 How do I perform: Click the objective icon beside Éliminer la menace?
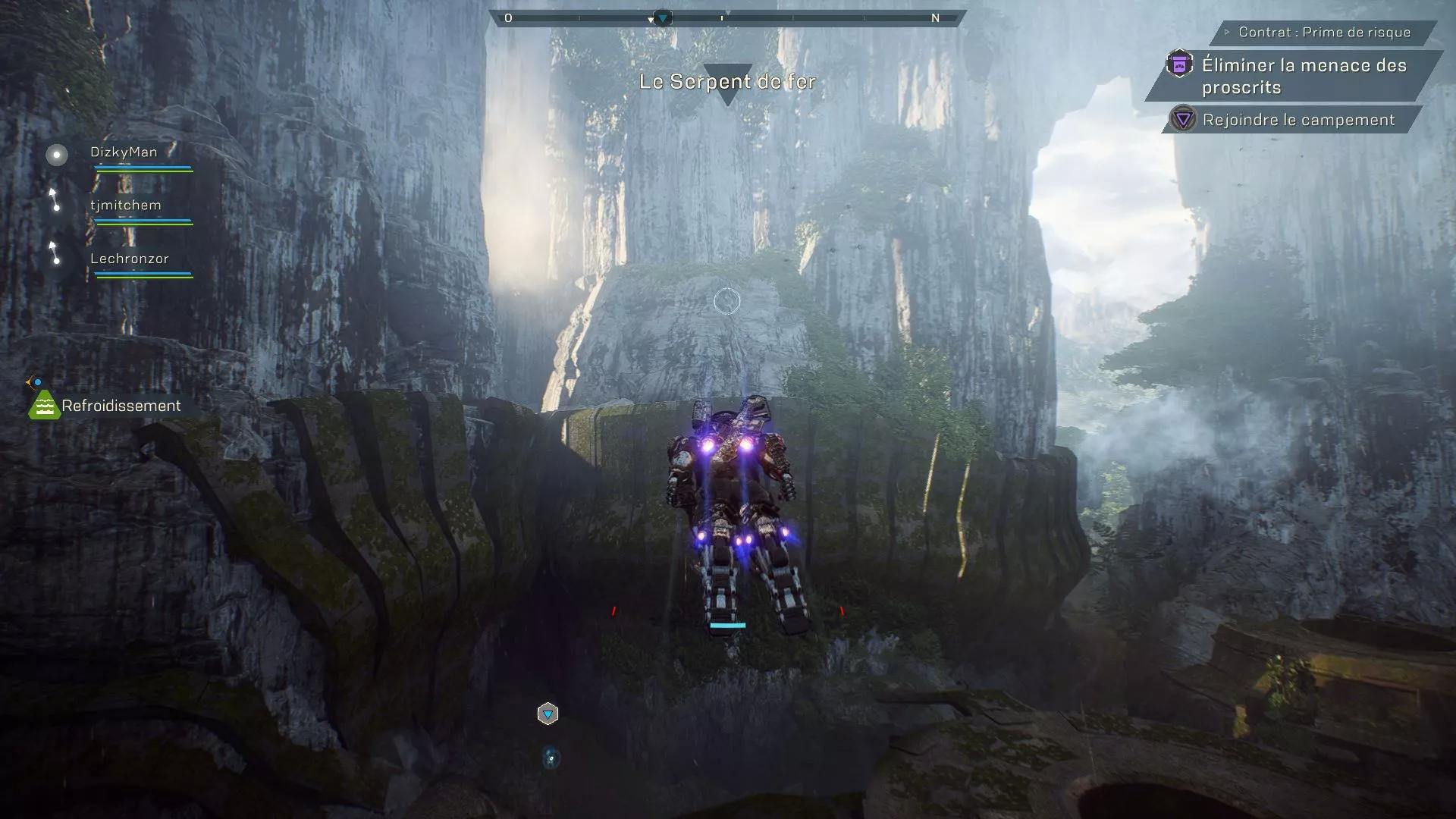coord(1178,65)
